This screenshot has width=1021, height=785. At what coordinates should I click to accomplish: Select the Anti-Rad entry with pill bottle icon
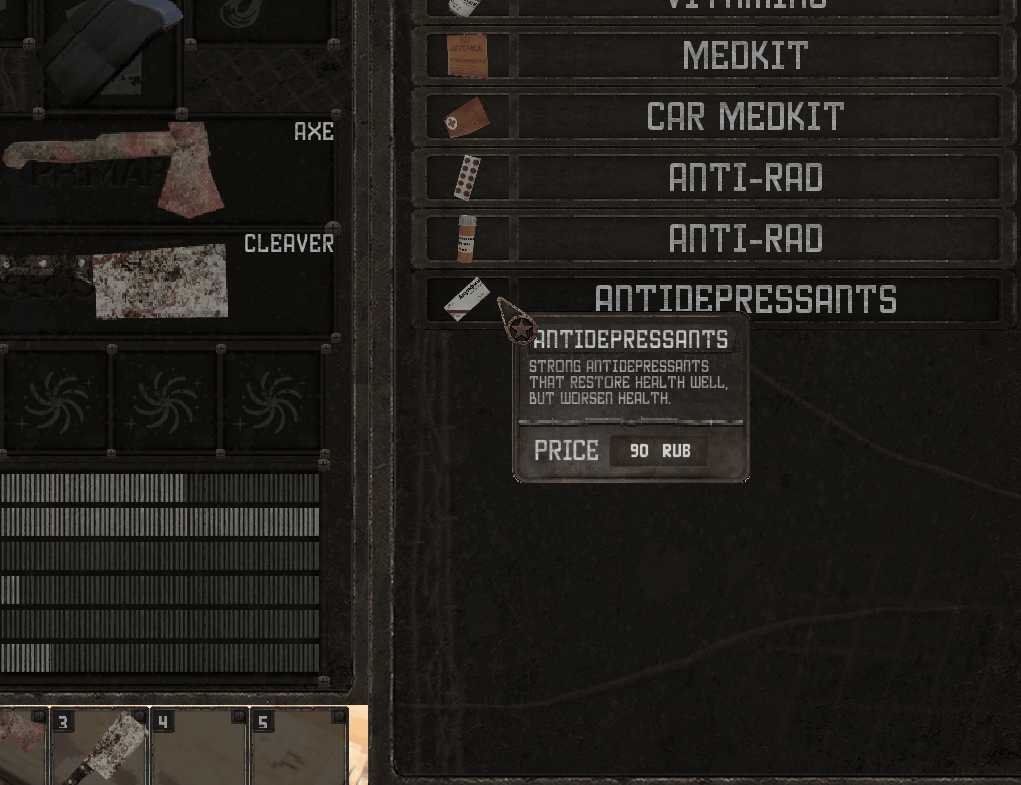(x=744, y=239)
